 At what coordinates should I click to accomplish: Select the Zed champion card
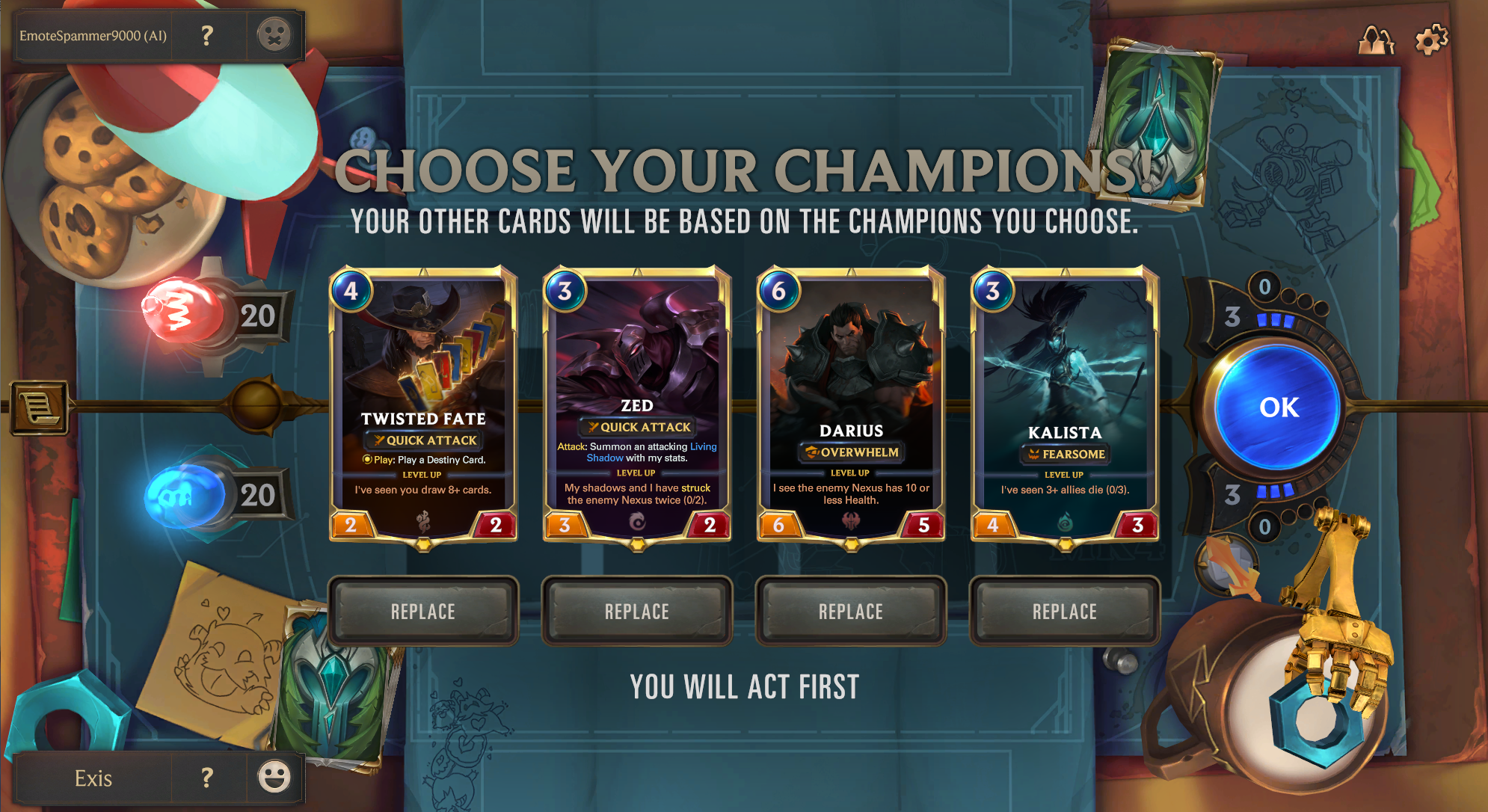637,404
